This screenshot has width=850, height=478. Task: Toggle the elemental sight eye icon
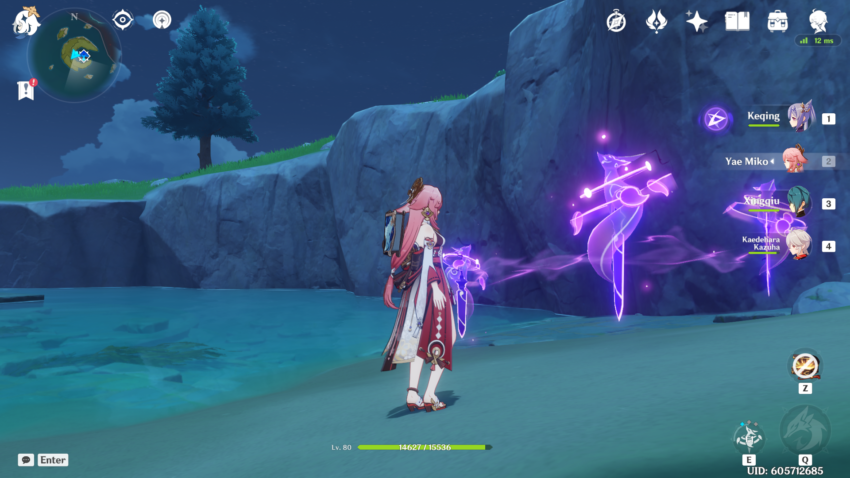123,20
